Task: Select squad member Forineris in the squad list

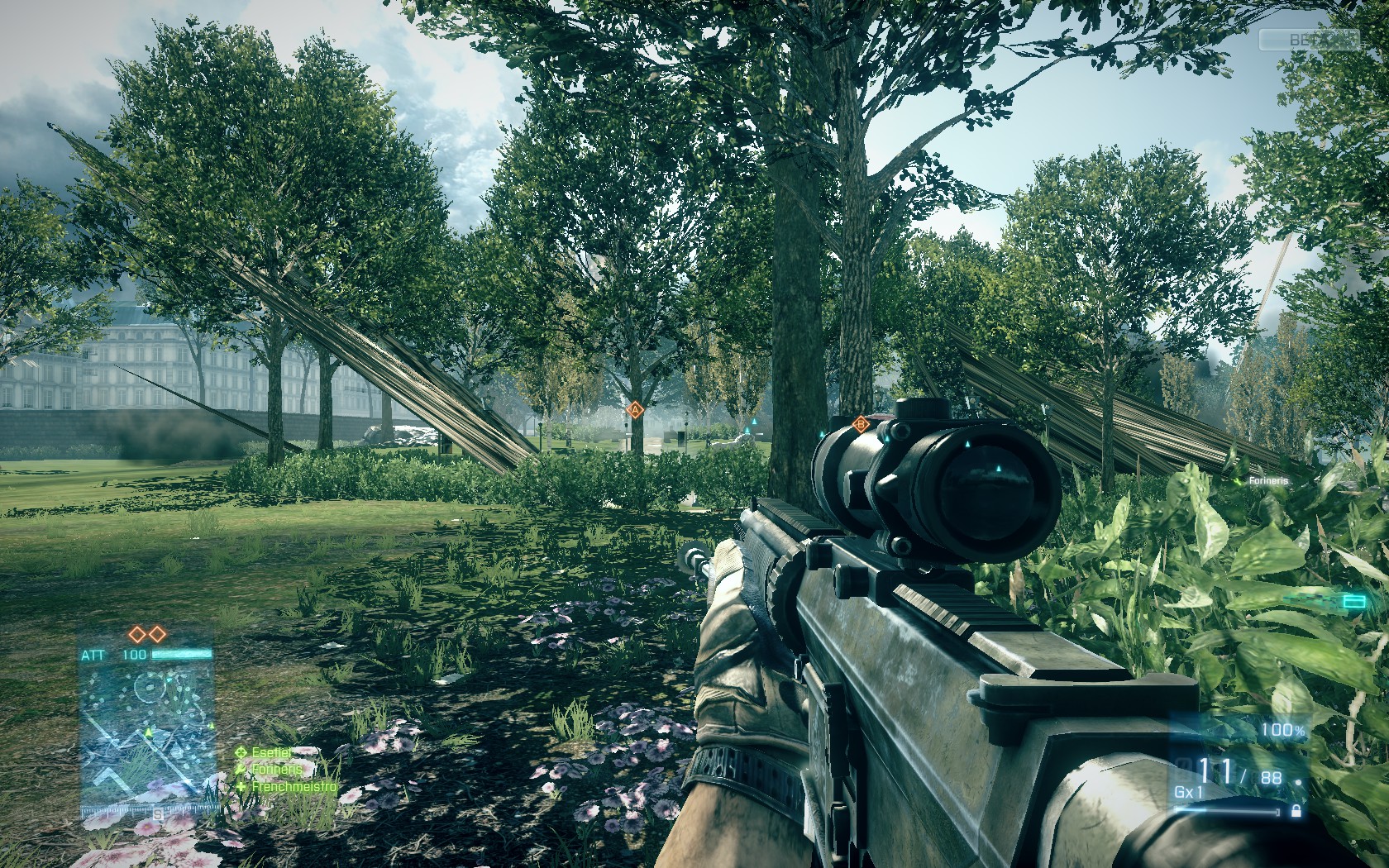Action: 276,769
